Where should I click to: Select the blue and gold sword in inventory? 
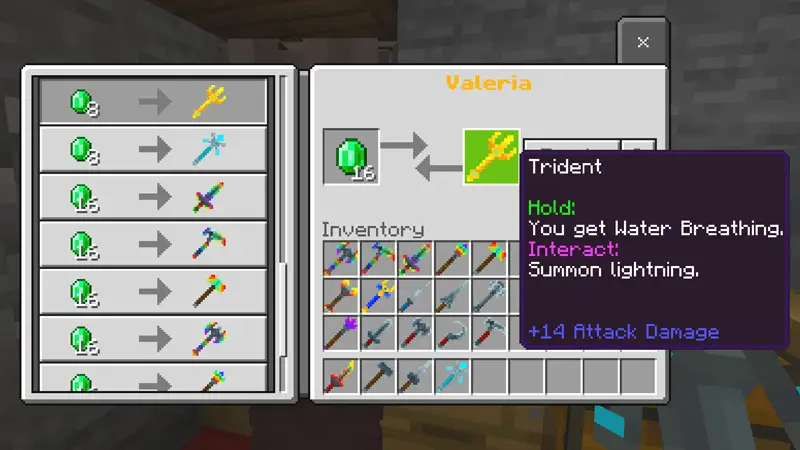point(378,296)
